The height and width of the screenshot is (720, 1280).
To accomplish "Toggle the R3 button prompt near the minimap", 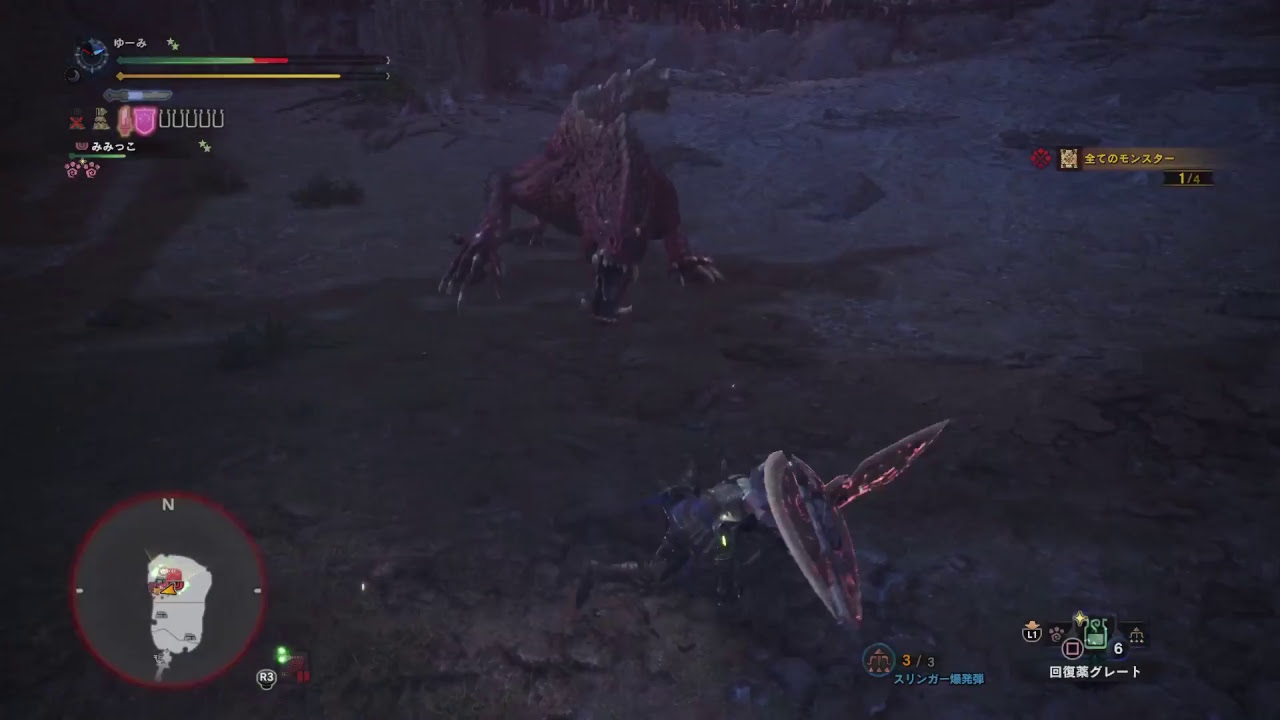I will coord(265,677).
